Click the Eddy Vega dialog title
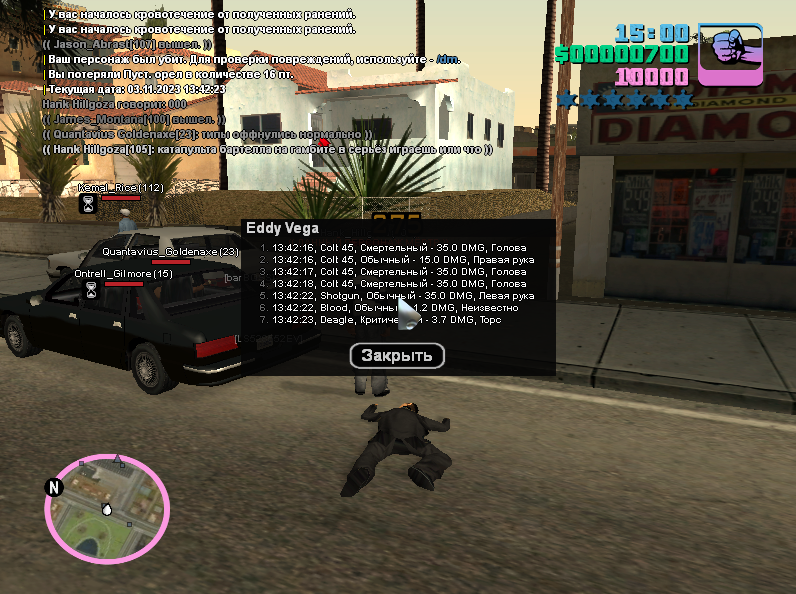 tap(282, 228)
